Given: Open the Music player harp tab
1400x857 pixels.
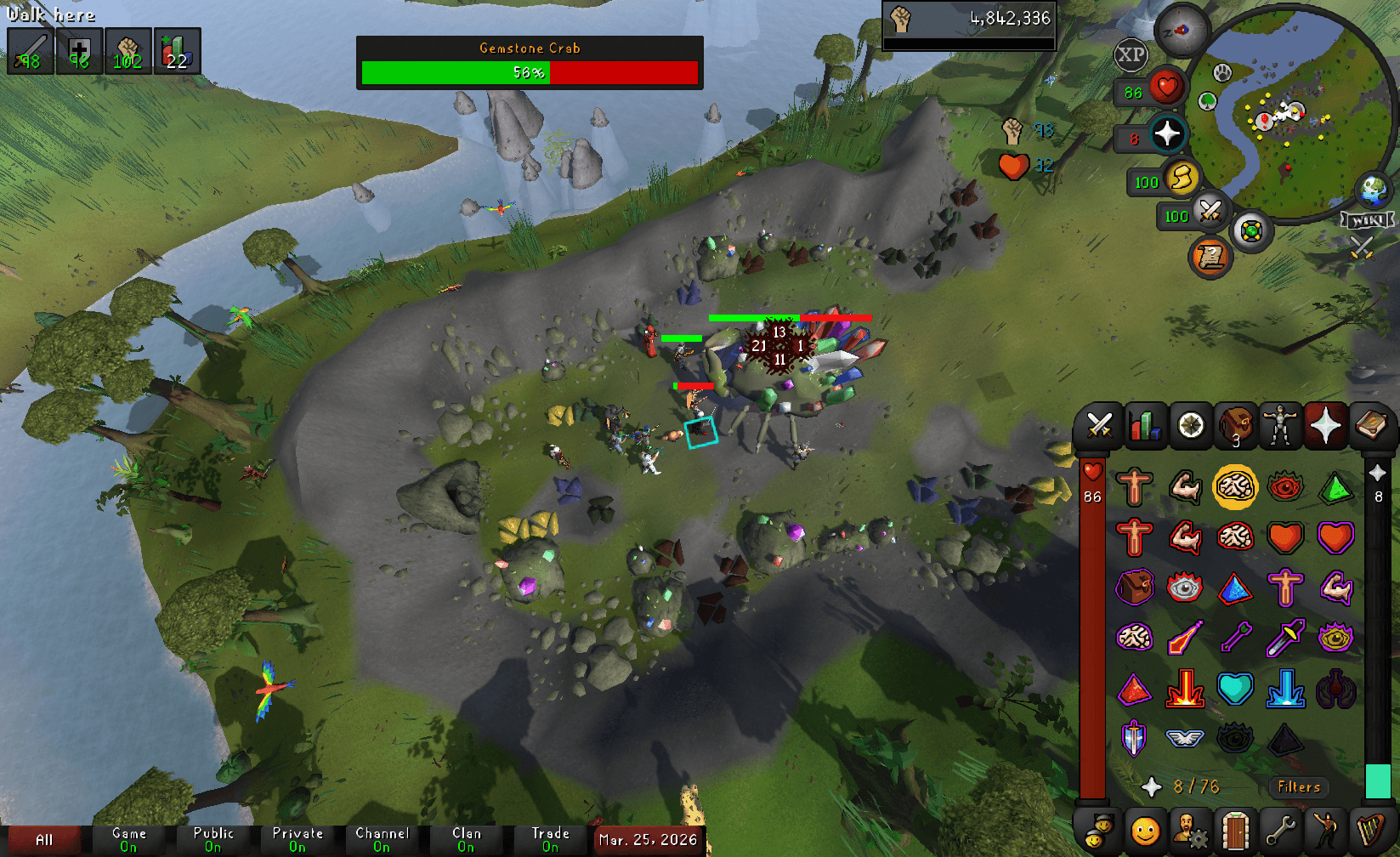Looking at the screenshot, I should (x=1372, y=831).
